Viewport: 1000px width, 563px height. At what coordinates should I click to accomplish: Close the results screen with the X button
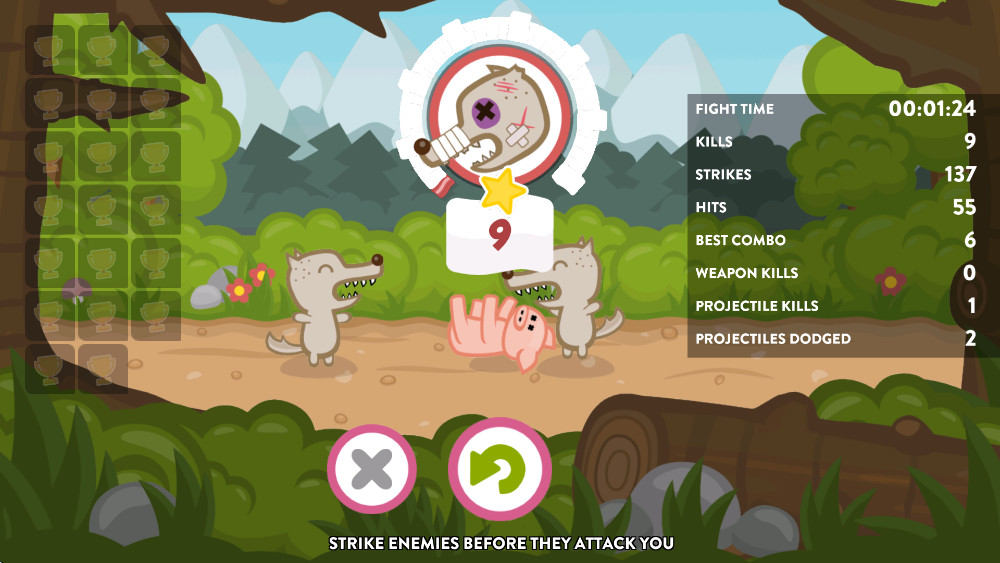(372, 468)
